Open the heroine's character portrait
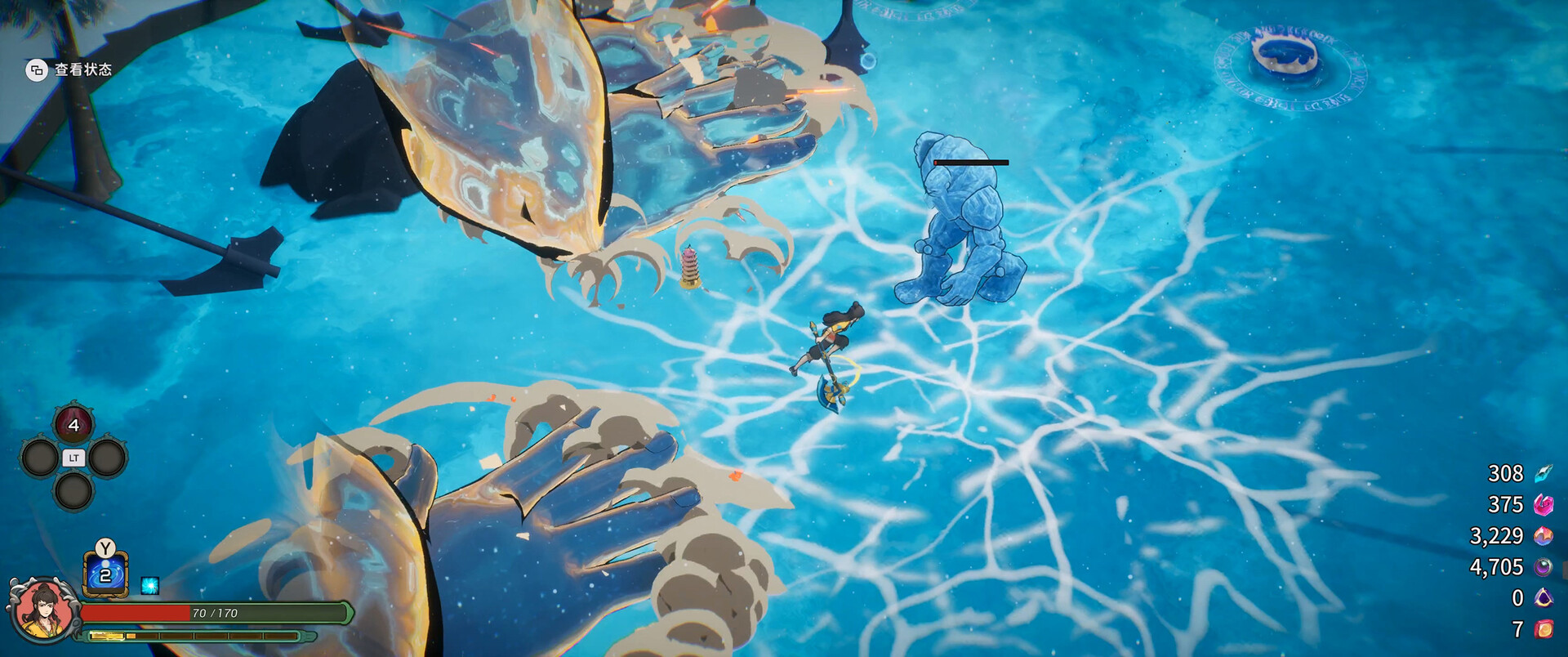1568x657 pixels. tap(41, 609)
